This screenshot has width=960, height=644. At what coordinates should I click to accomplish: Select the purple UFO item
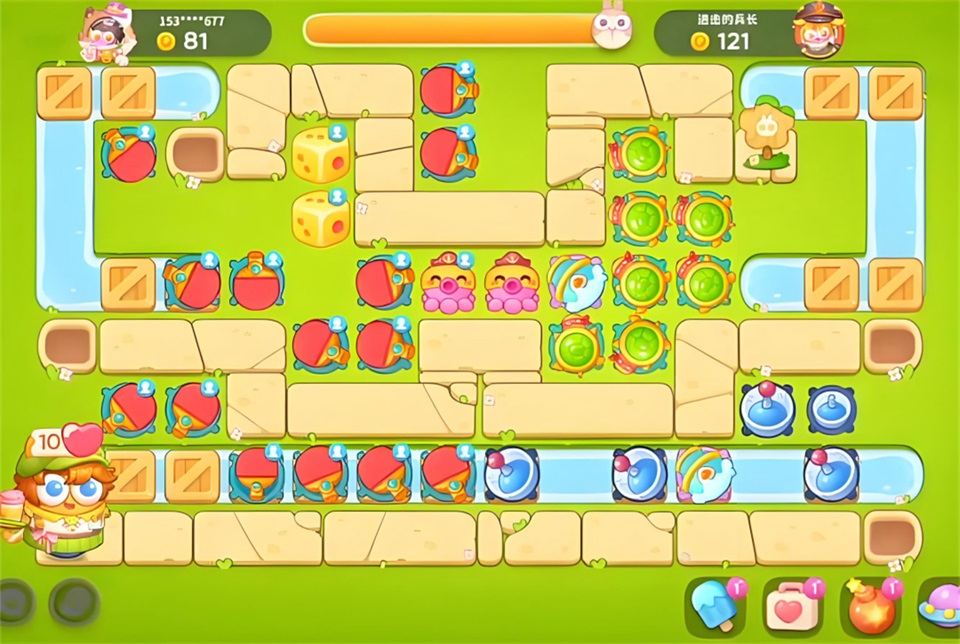coord(940,604)
